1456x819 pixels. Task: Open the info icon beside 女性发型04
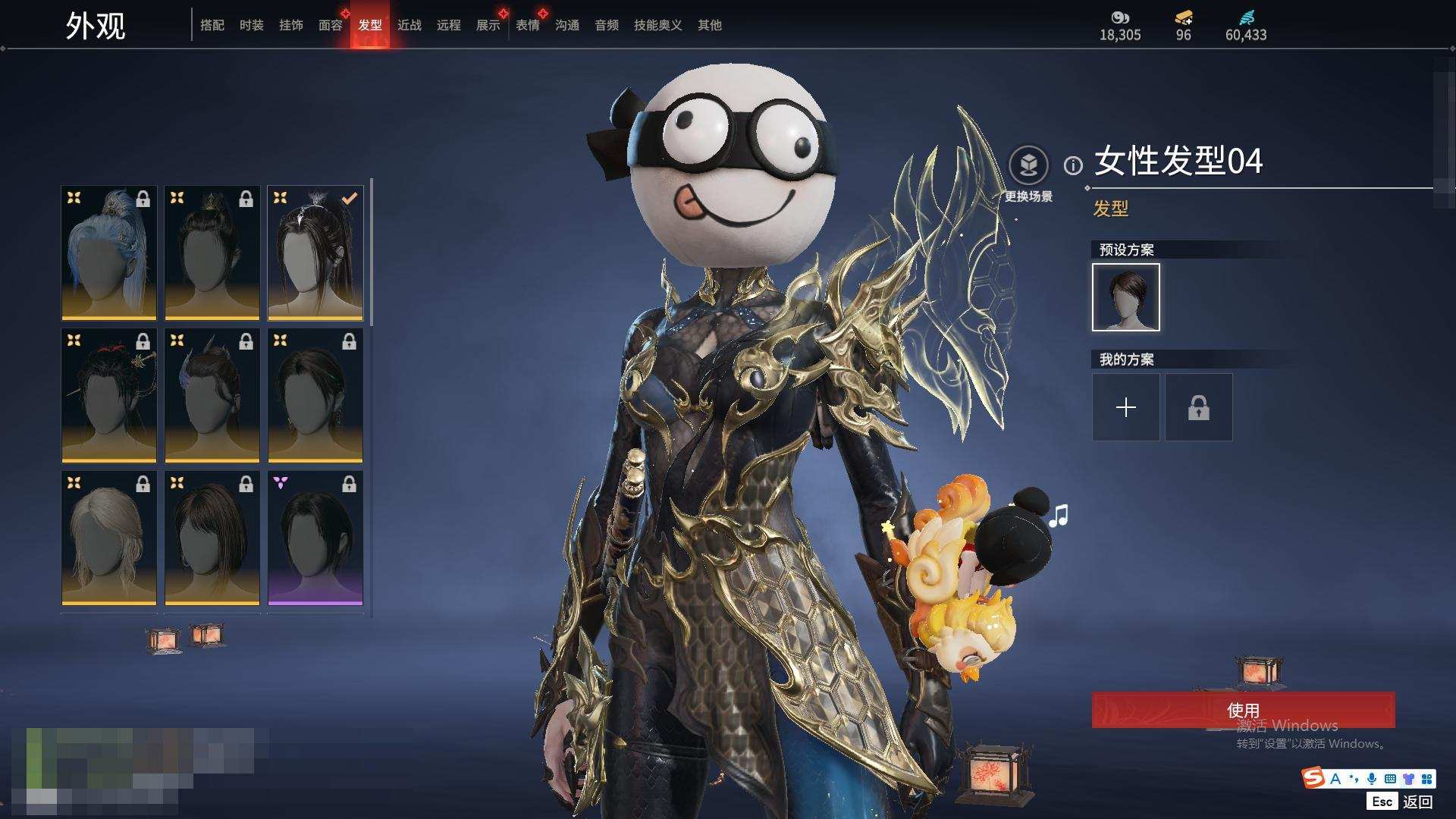[x=1073, y=165]
